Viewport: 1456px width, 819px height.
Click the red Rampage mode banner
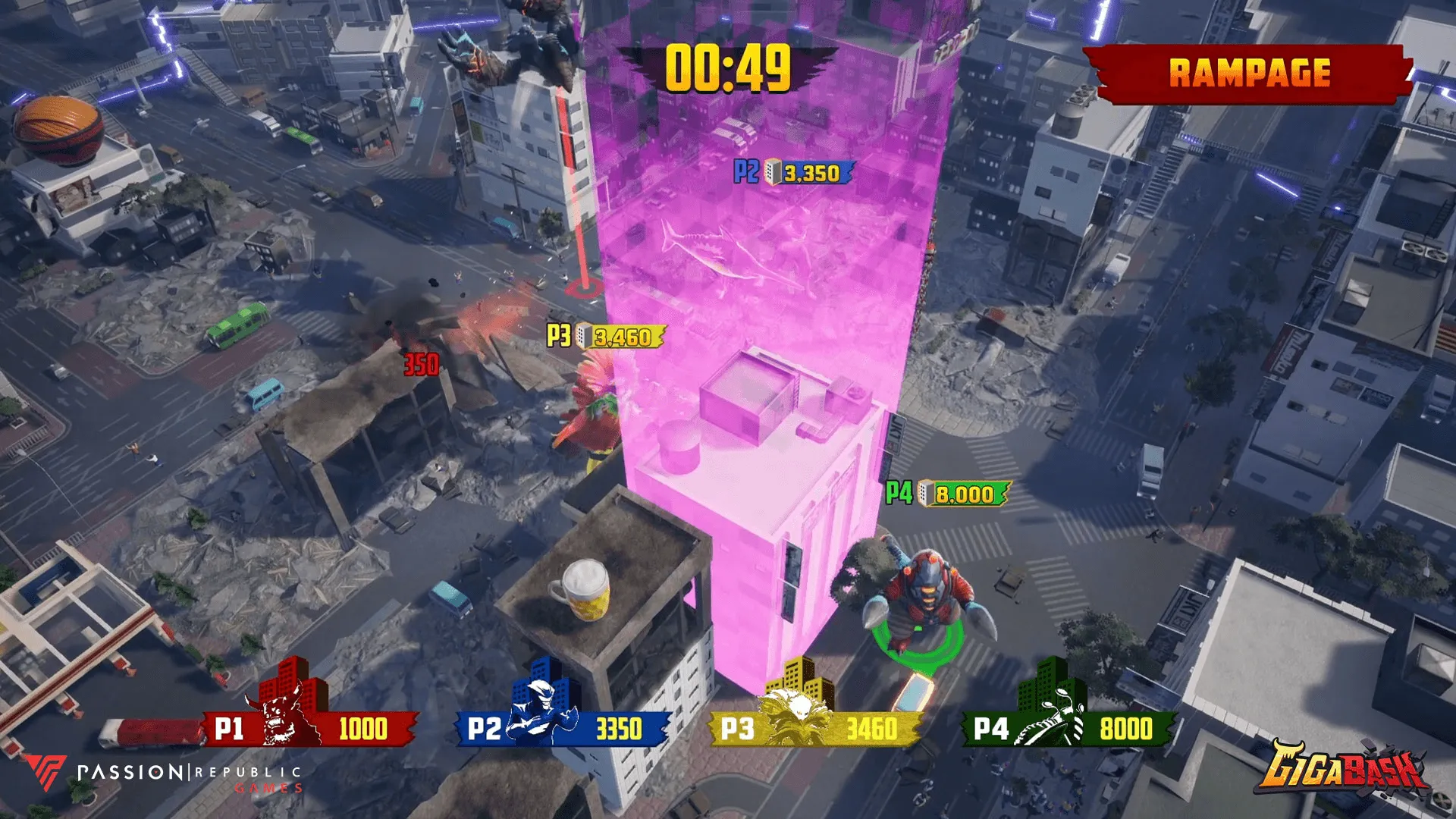click(x=1248, y=74)
